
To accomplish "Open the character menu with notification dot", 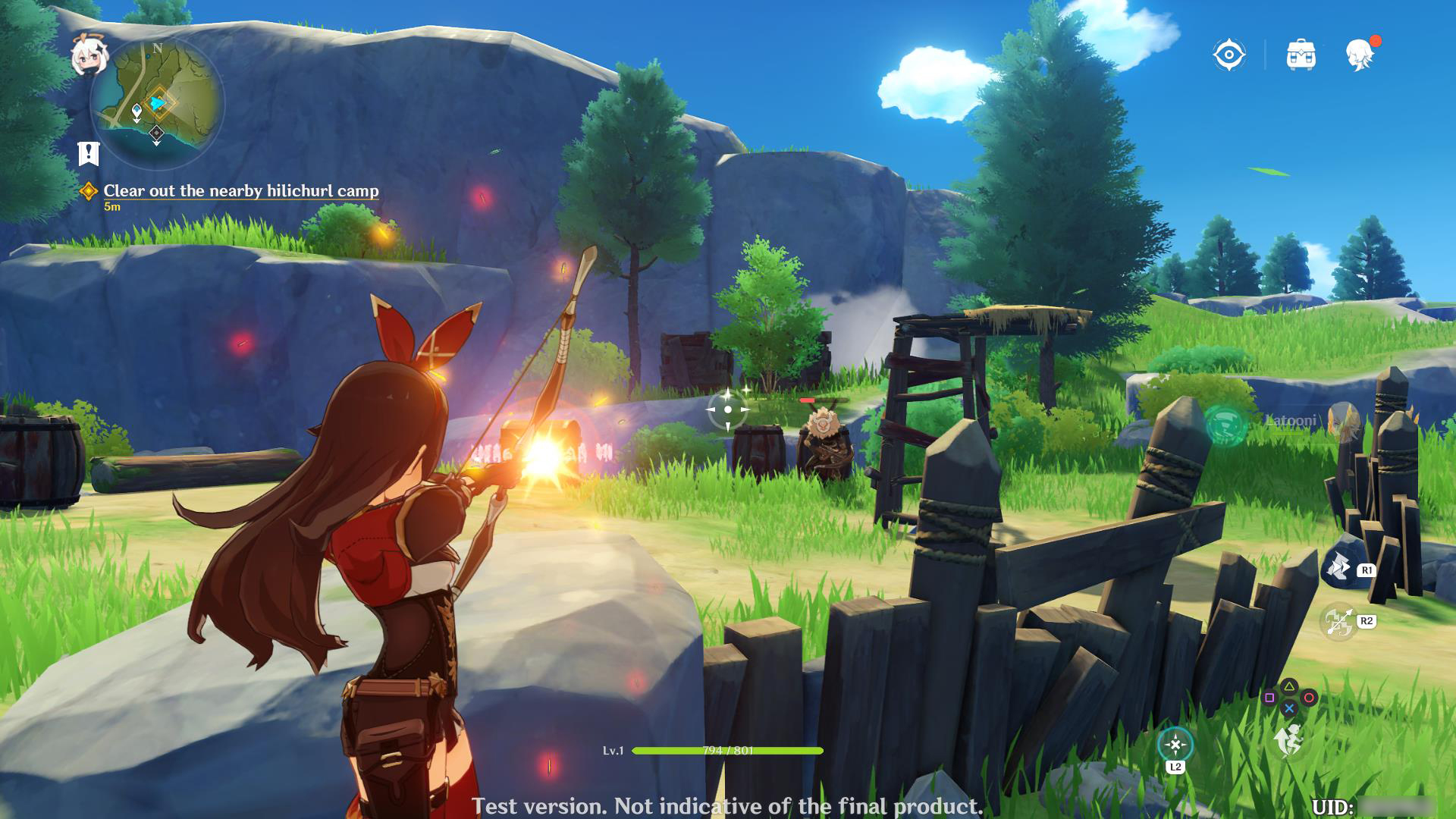I will pyautogui.click(x=1360, y=55).
